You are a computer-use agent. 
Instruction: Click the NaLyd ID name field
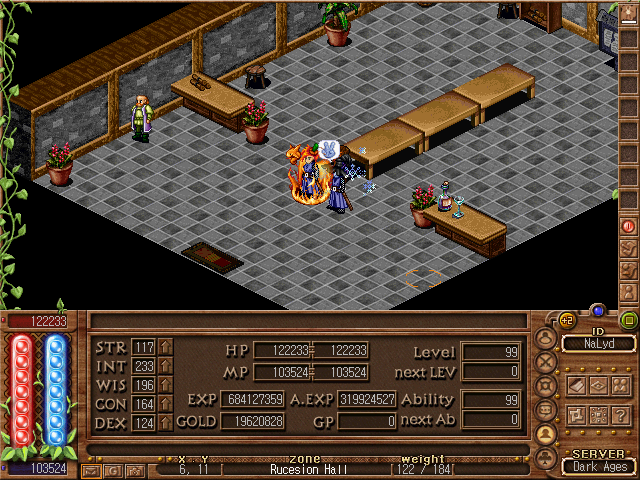pyautogui.click(x=598, y=343)
